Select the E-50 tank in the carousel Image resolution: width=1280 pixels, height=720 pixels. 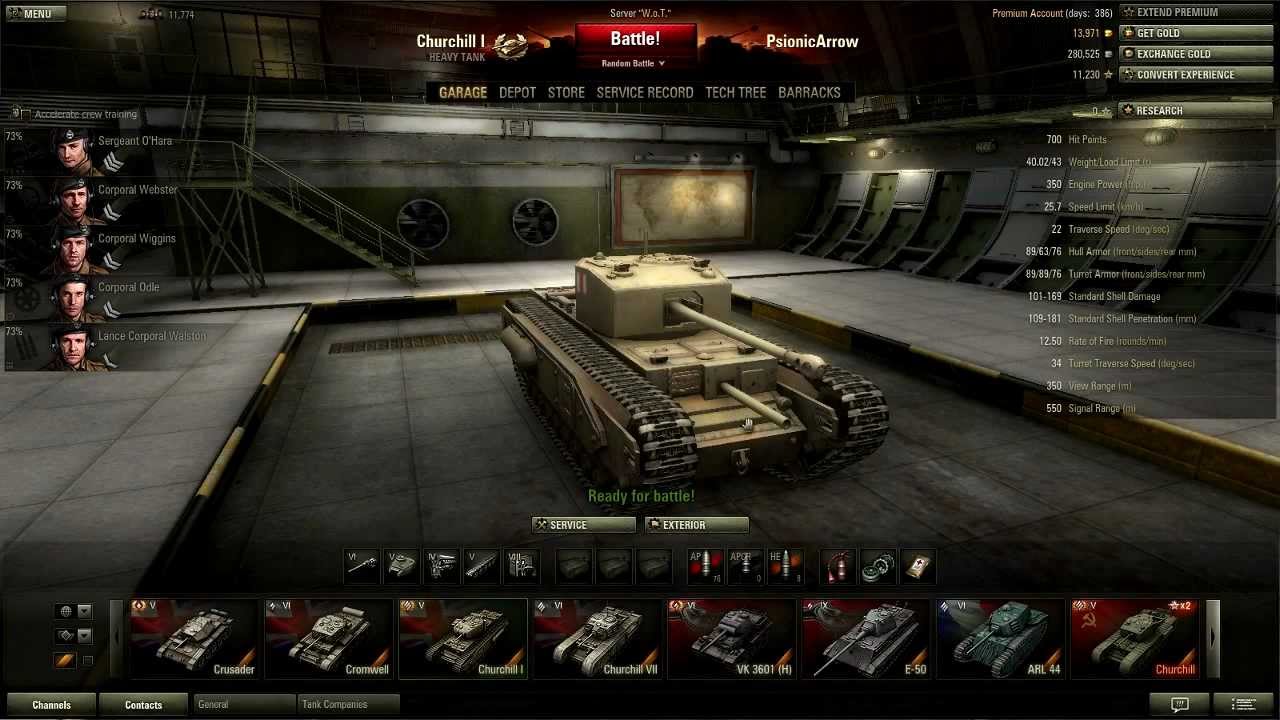click(x=866, y=639)
